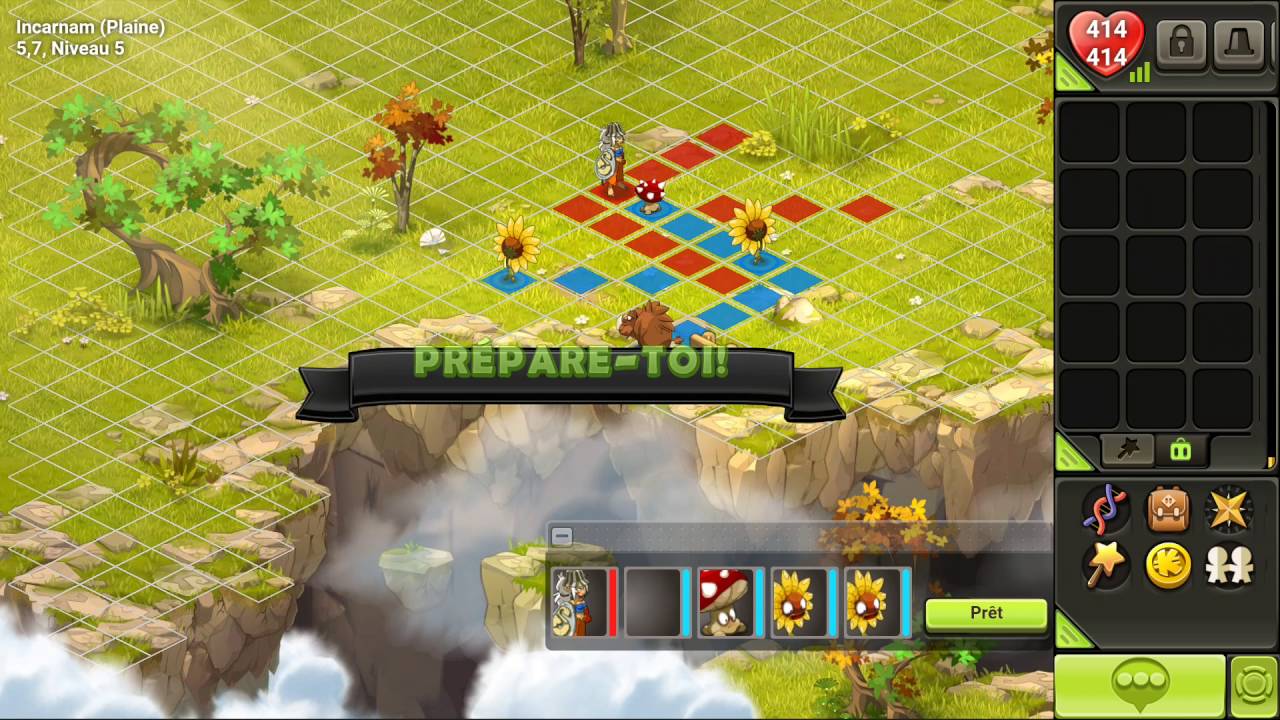Open the chat with the speech bubble button

coord(1140,686)
